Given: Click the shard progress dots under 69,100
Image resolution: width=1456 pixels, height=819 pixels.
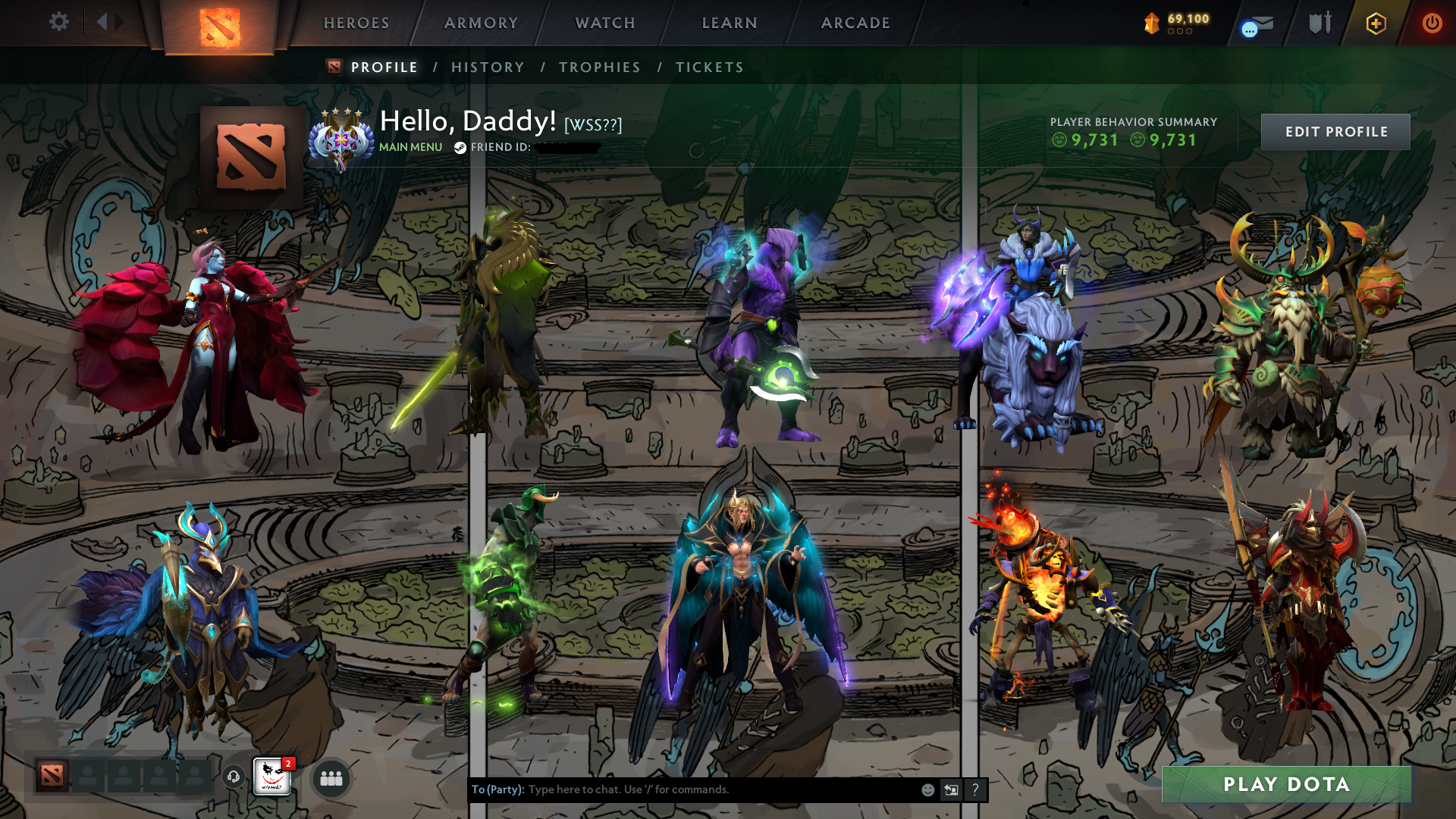Looking at the screenshot, I should coord(1178,32).
